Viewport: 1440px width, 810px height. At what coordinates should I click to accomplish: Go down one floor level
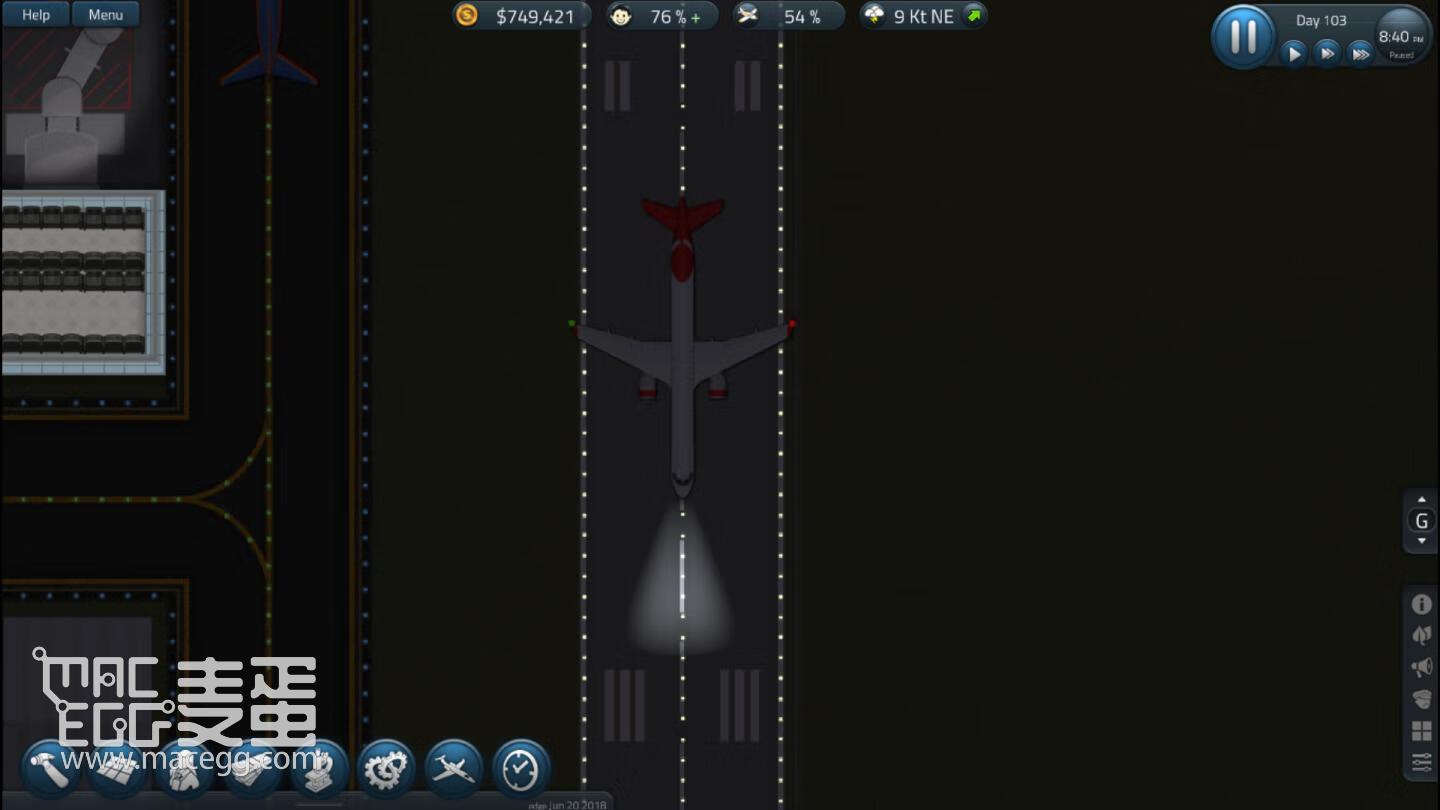[x=1421, y=541]
